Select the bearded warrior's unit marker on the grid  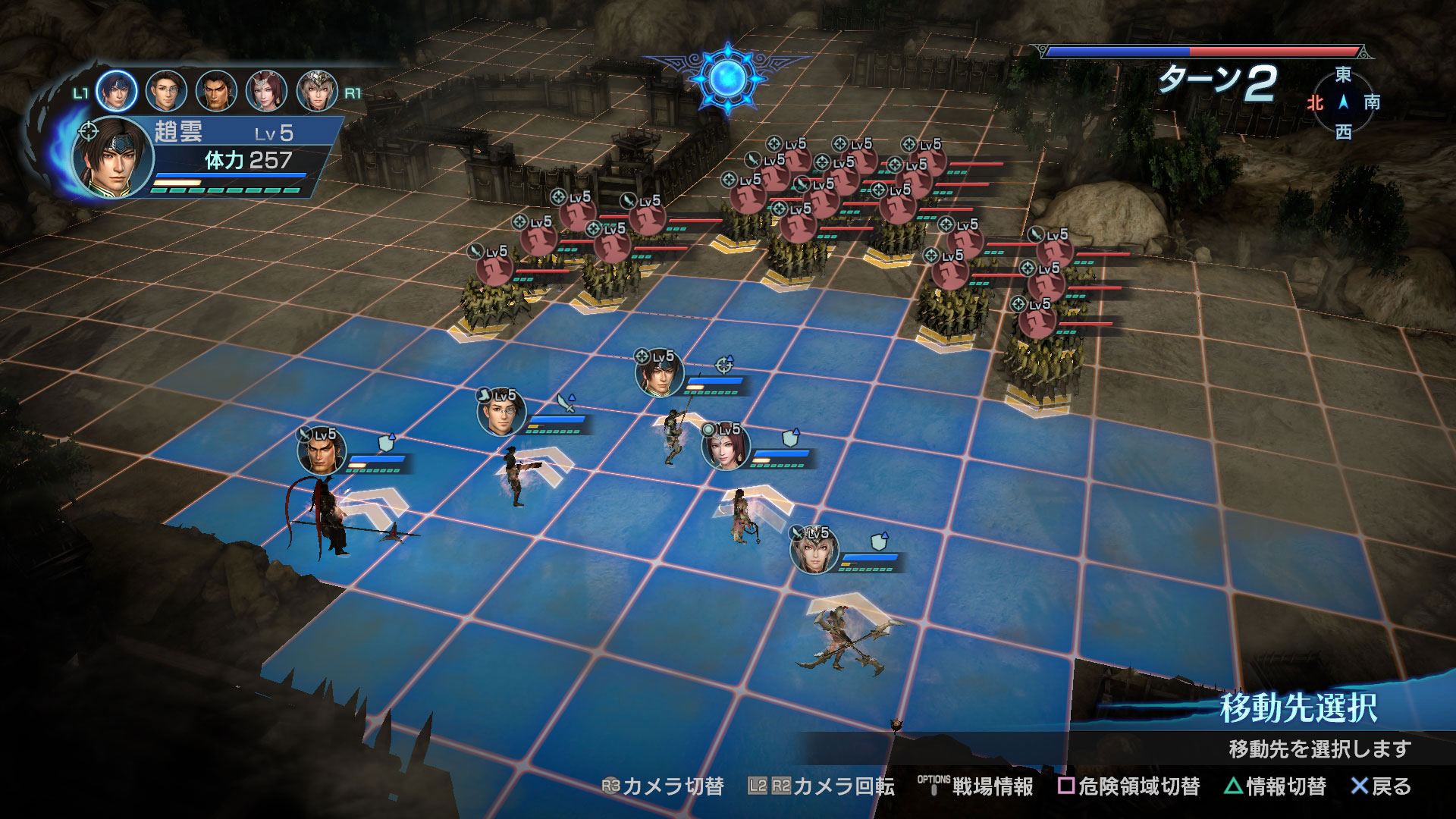point(322,452)
